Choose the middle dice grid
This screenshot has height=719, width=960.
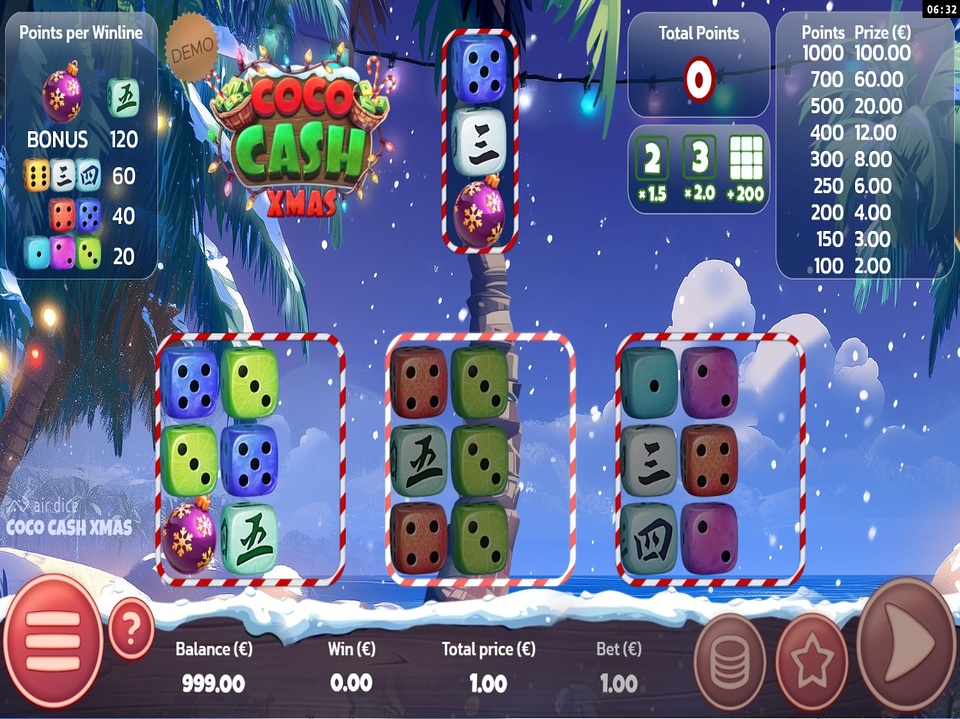(480, 459)
